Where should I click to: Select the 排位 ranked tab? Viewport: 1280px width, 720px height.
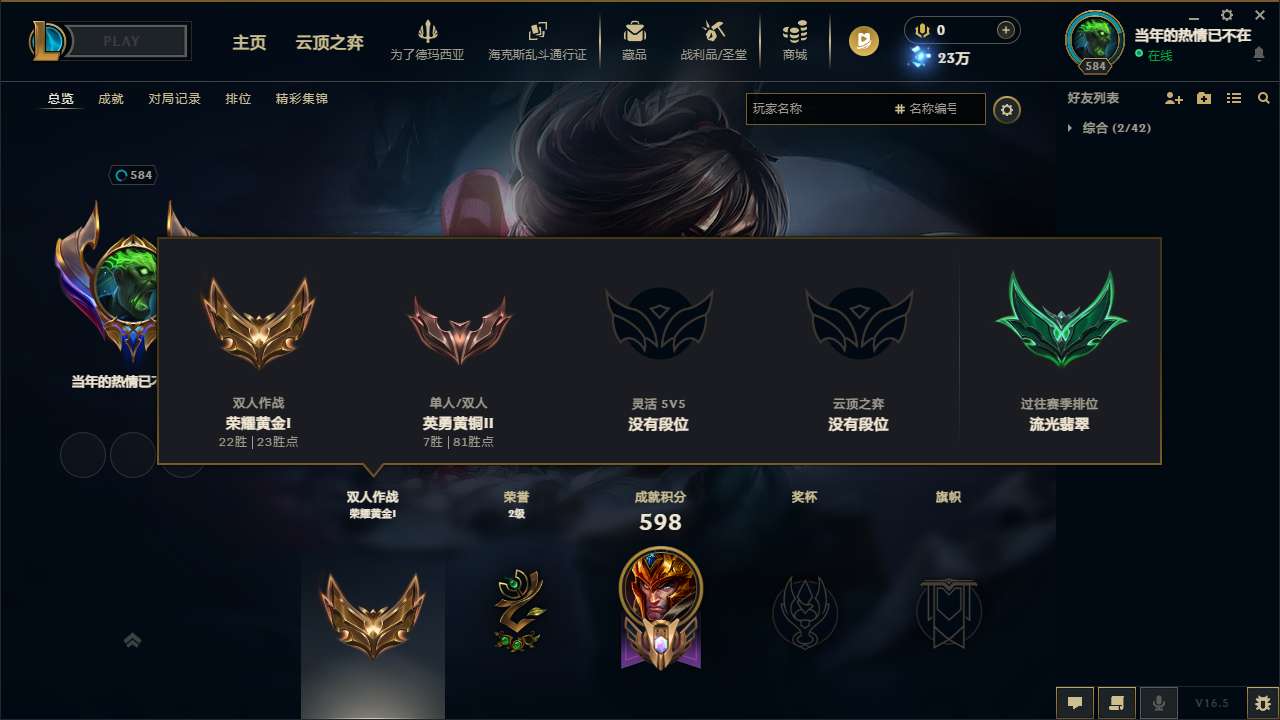238,98
